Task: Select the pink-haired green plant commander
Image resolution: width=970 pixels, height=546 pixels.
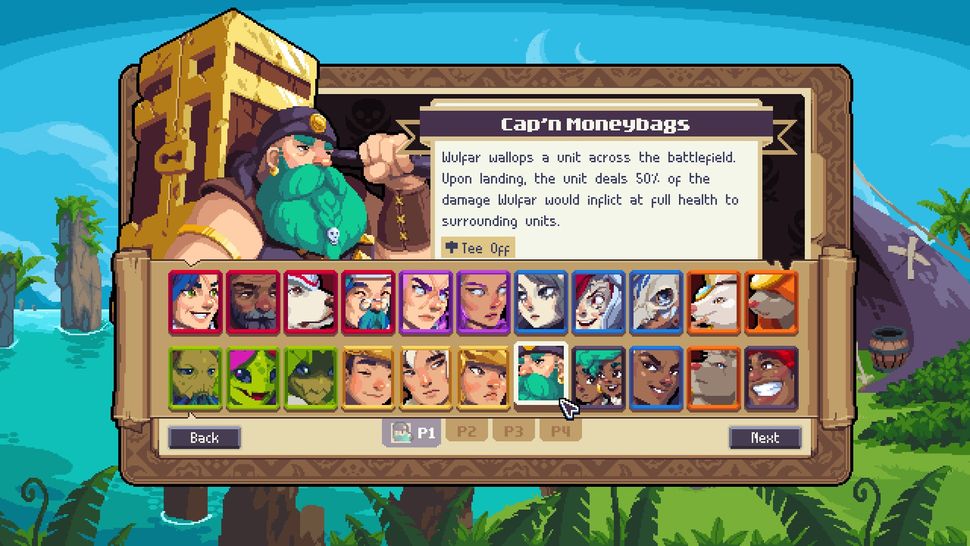Action: [253, 378]
